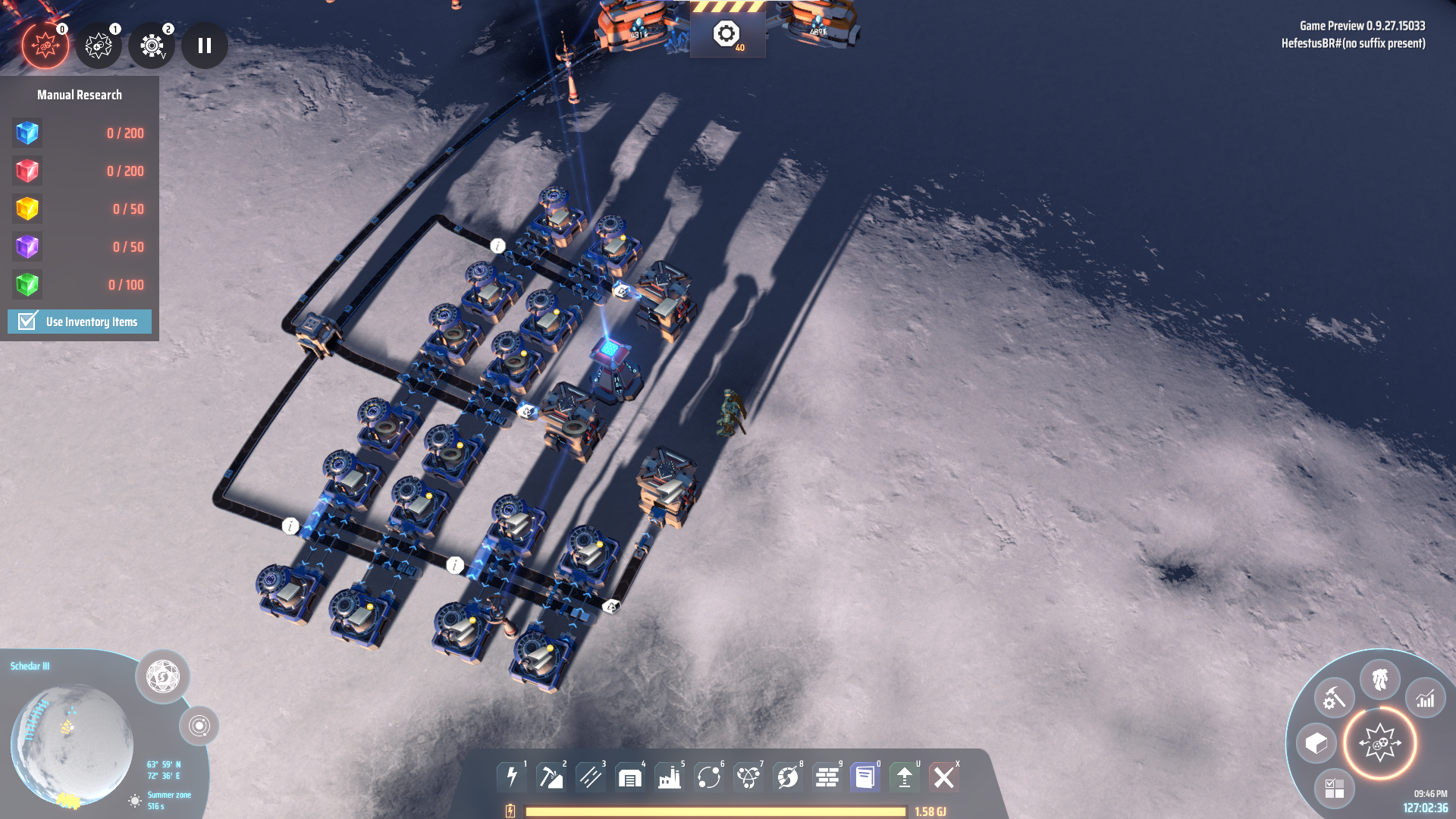The image size is (1456, 819).
Task: Open the Dyson sphere editor globe icon
Action: [x=162, y=676]
